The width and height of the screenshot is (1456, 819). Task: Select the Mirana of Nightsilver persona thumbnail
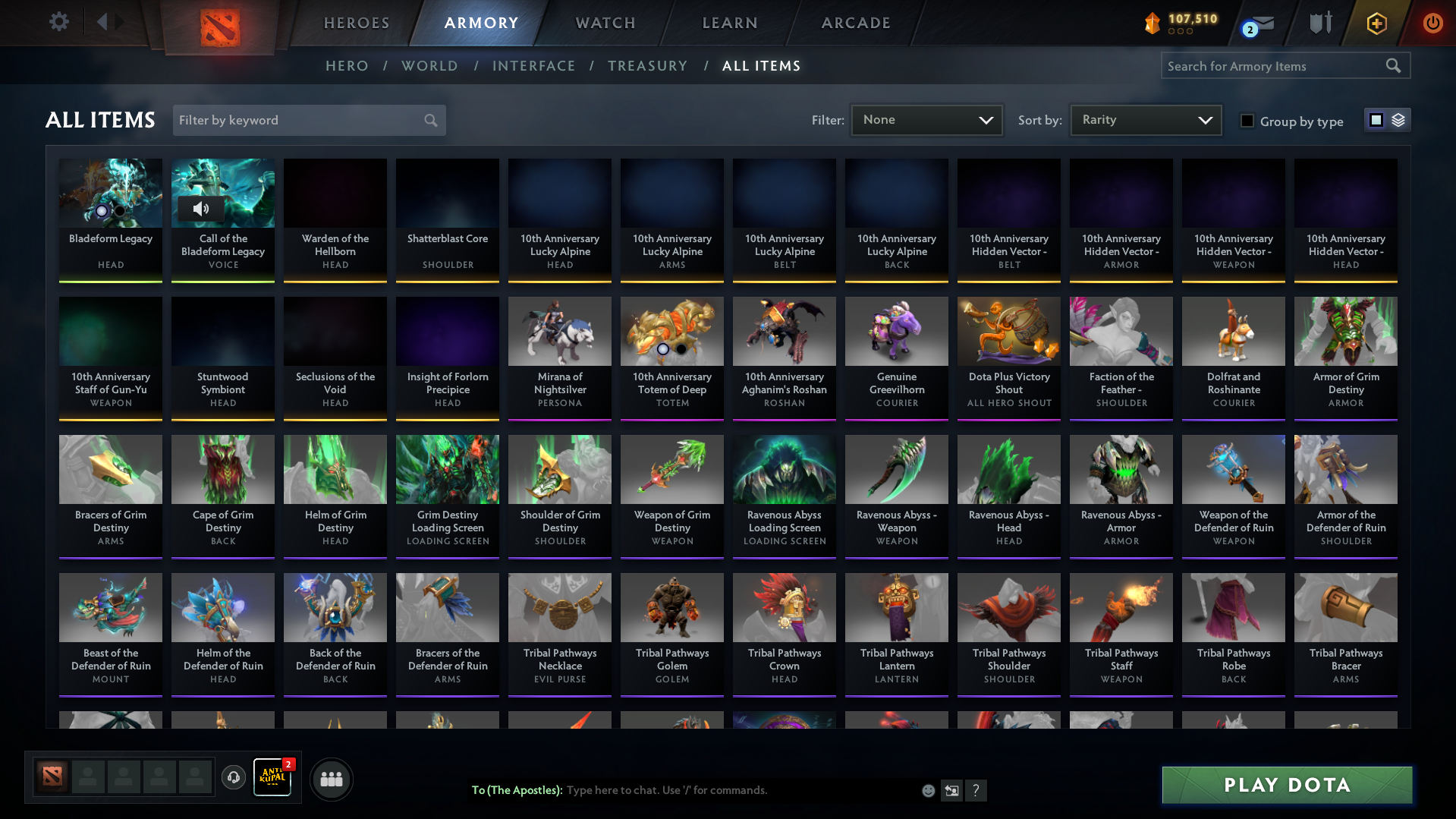pyautogui.click(x=559, y=332)
